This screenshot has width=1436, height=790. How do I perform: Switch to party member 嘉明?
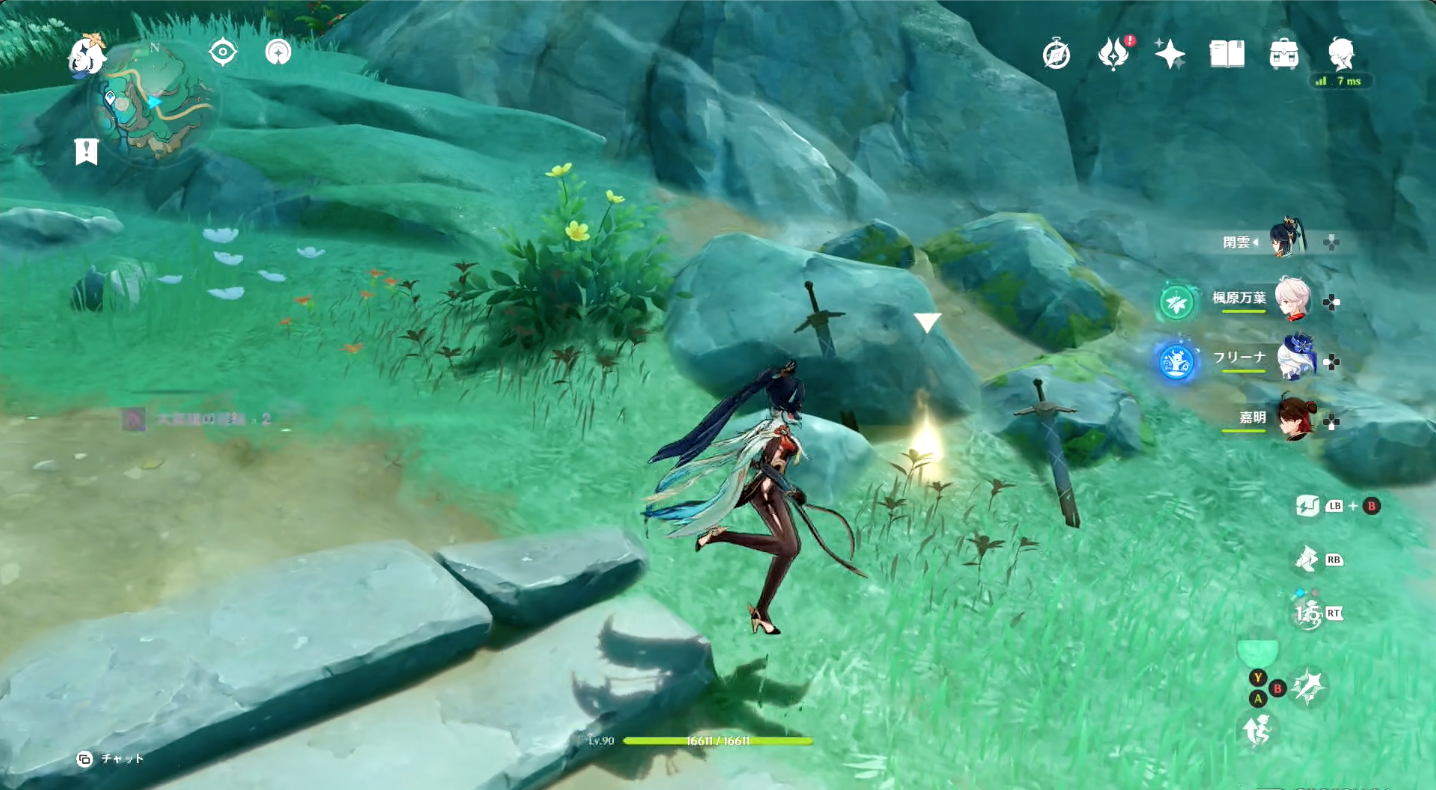coord(1295,418)
